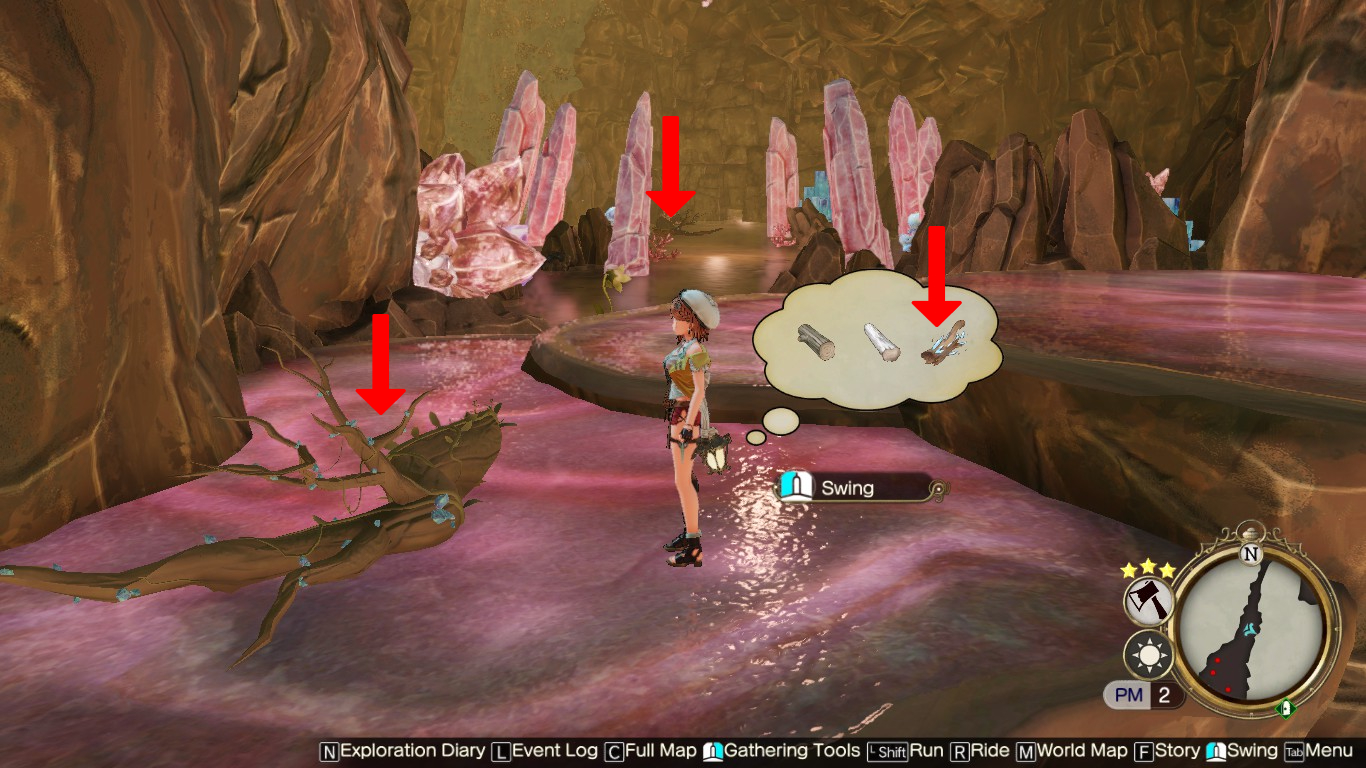Toggle the three-star gathering rank display
Viewport: 1366px width, 768px height.
tap(1146, 567)
